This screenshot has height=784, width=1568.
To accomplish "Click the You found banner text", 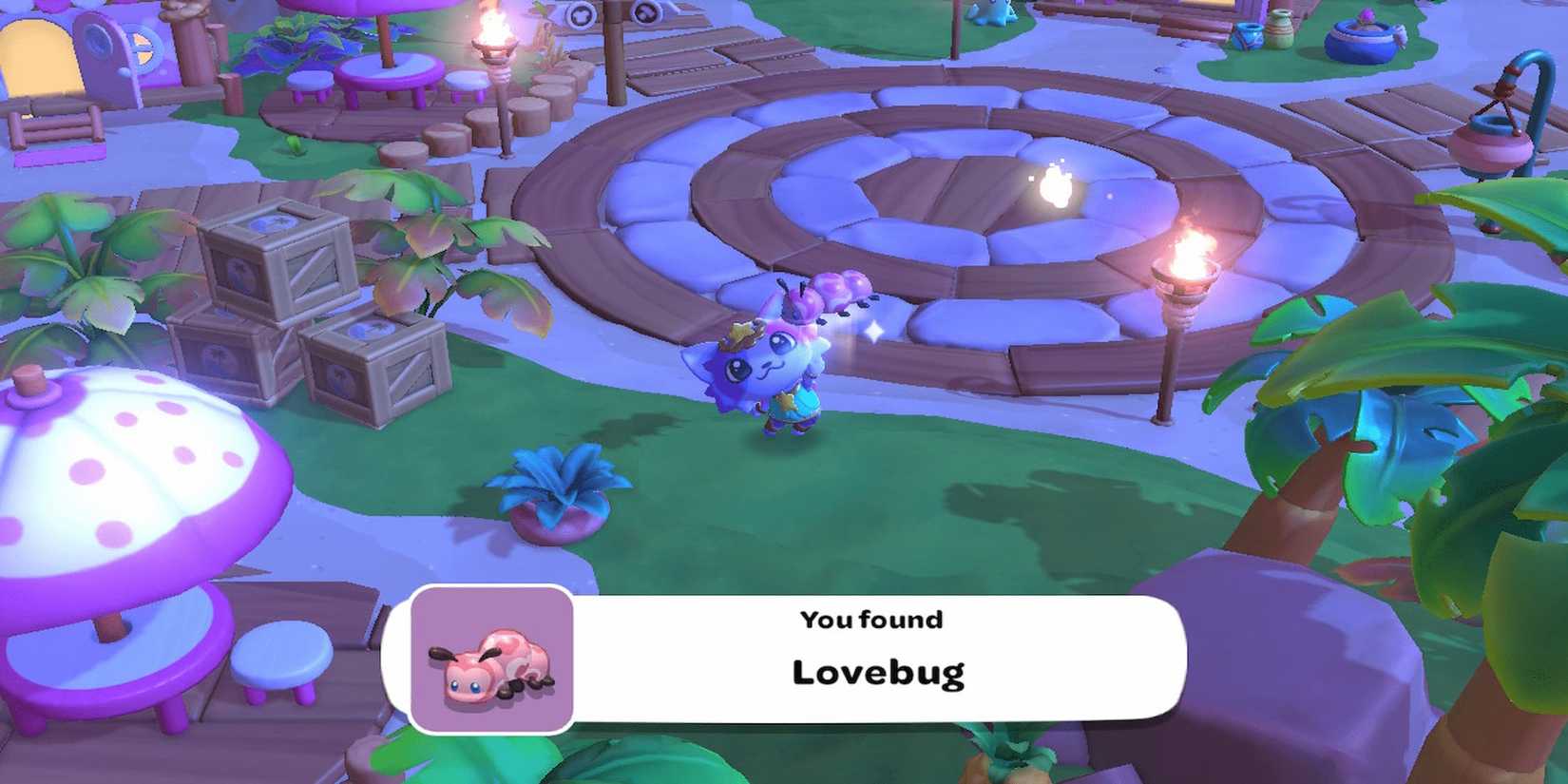I will tap(870, 620).
